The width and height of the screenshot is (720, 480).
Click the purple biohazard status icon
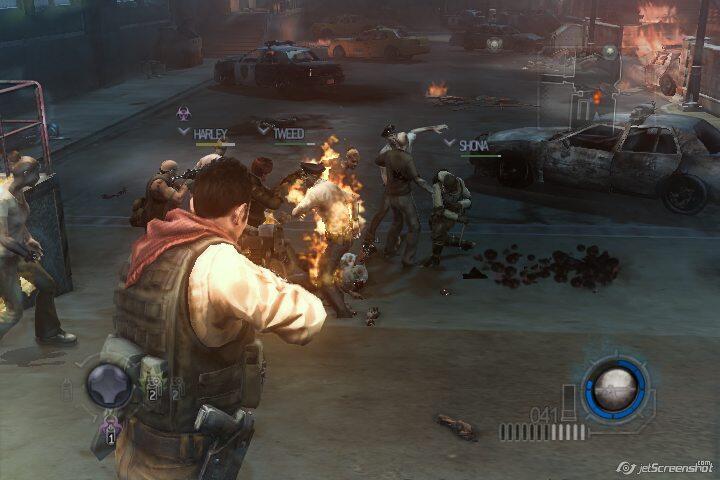[184, 113]
